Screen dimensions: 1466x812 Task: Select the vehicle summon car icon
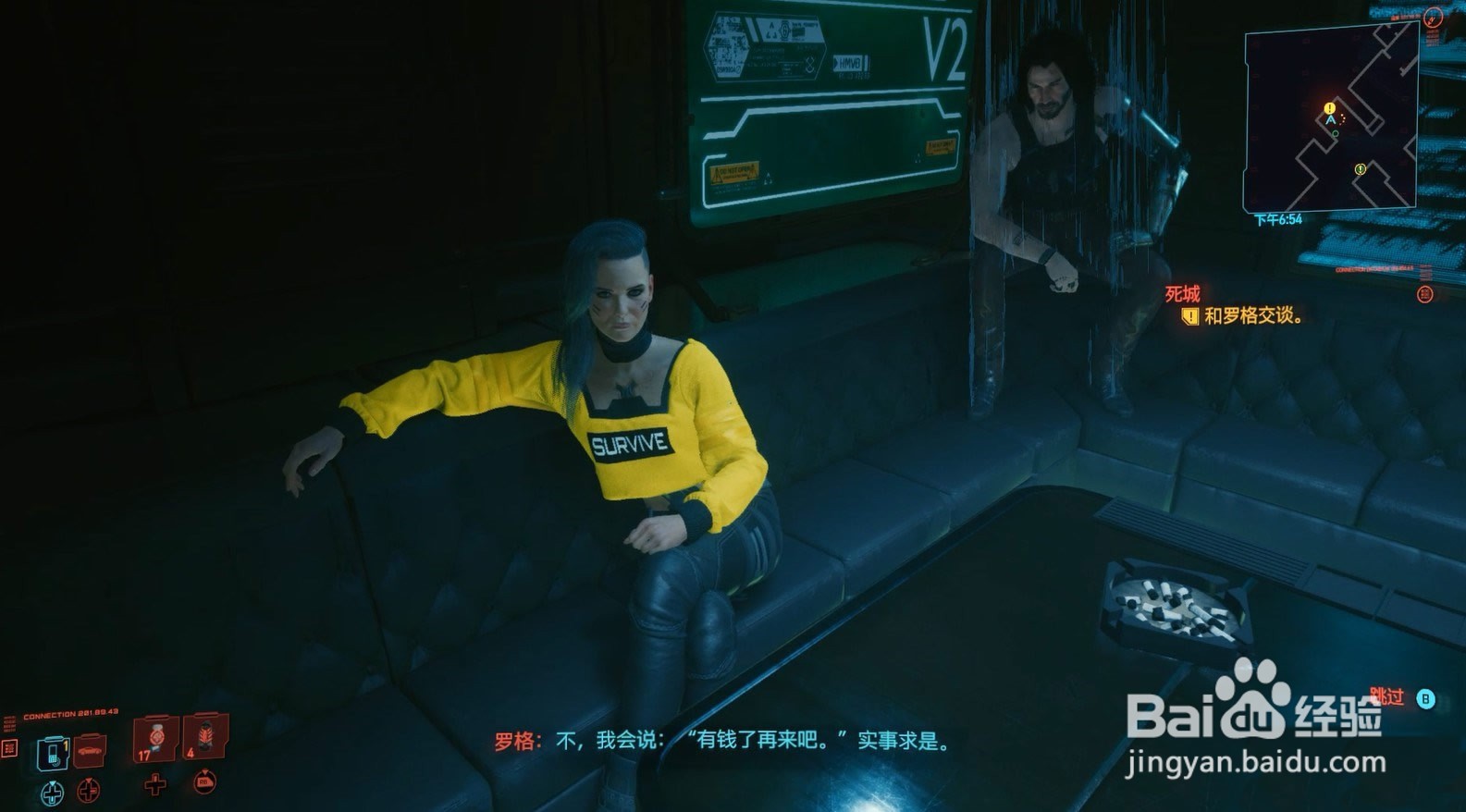coord(90,751)
